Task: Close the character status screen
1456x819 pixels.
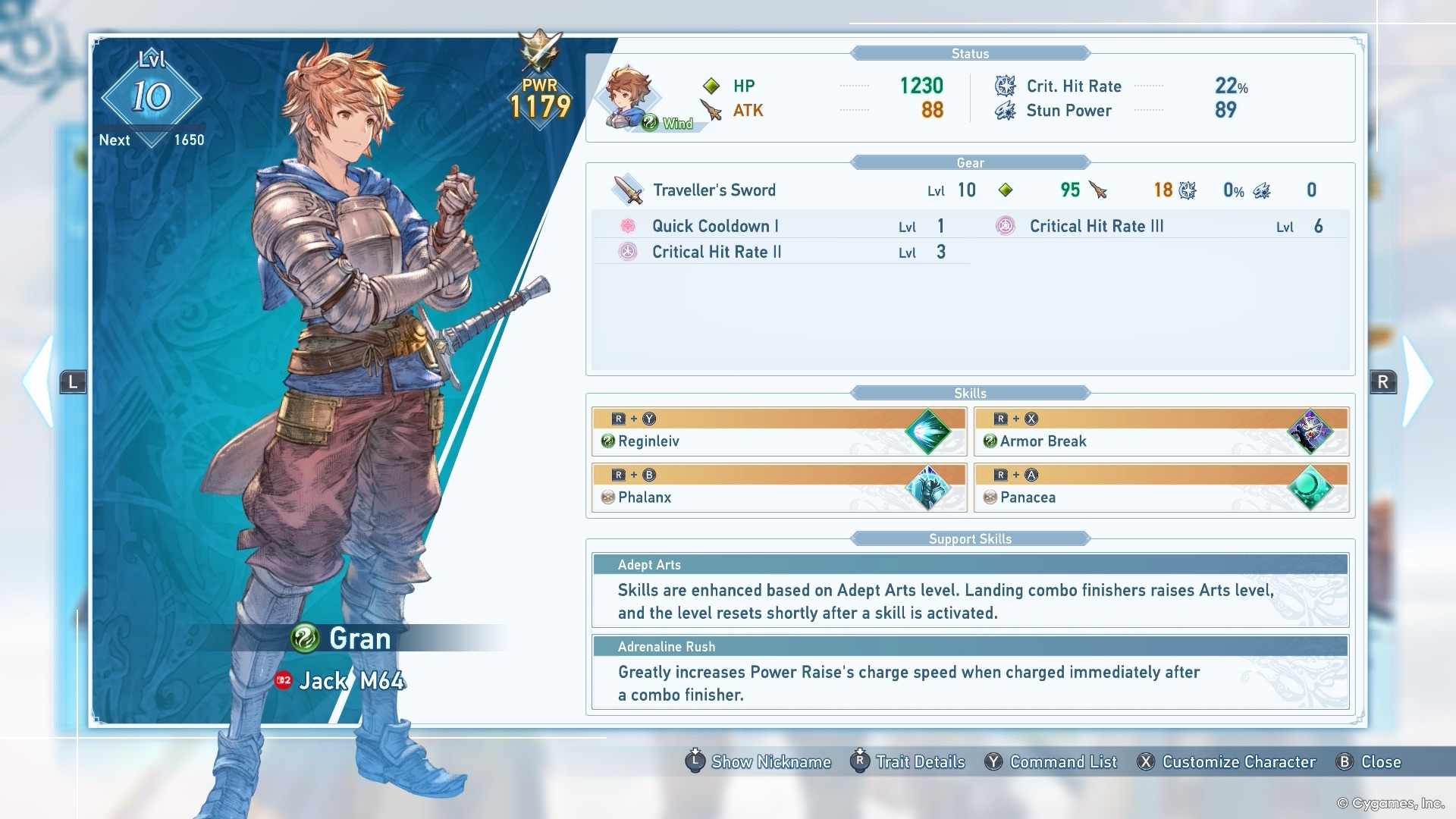Action: point(1369,762)
